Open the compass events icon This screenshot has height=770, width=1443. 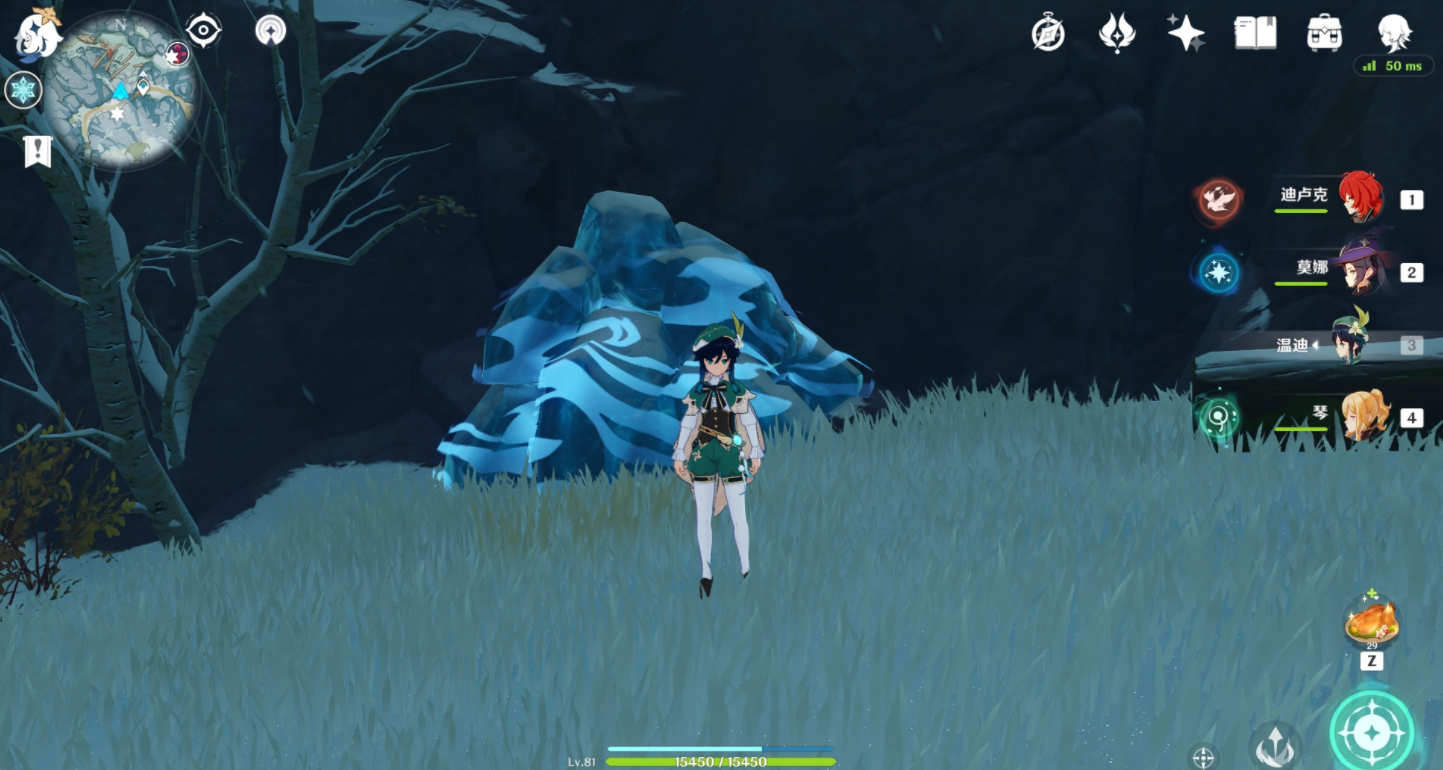(1048, 34)
